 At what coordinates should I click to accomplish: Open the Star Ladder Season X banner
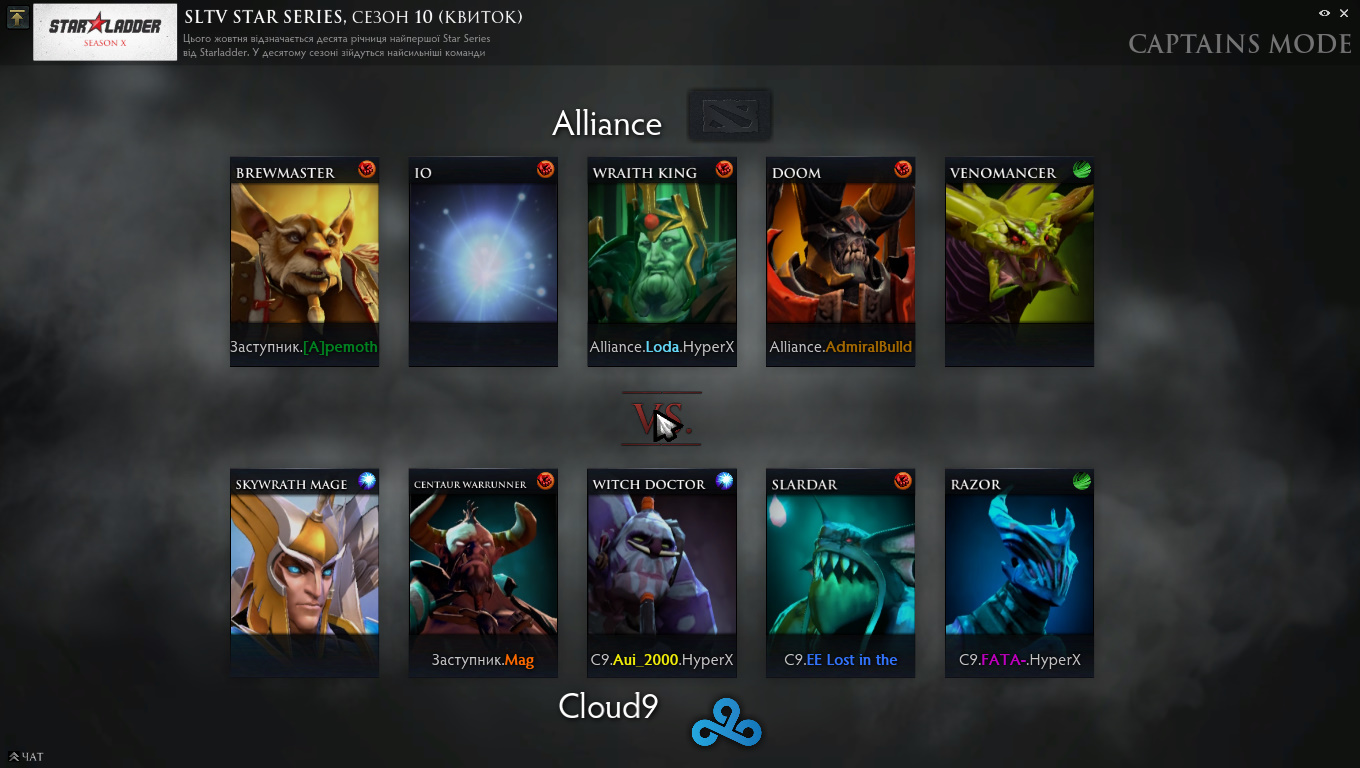point(106,32)
